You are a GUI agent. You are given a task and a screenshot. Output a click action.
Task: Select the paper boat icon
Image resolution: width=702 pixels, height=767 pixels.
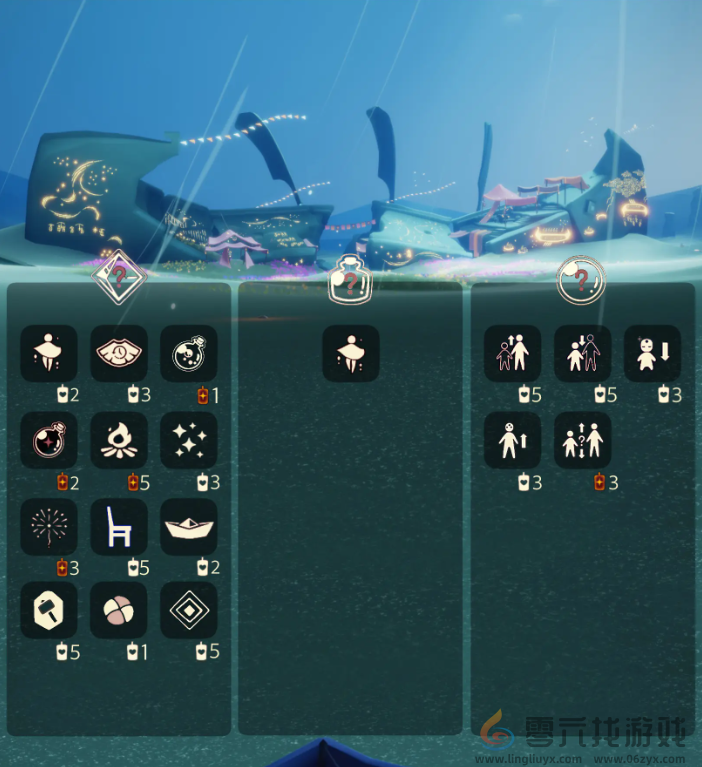tap(189, 527)
